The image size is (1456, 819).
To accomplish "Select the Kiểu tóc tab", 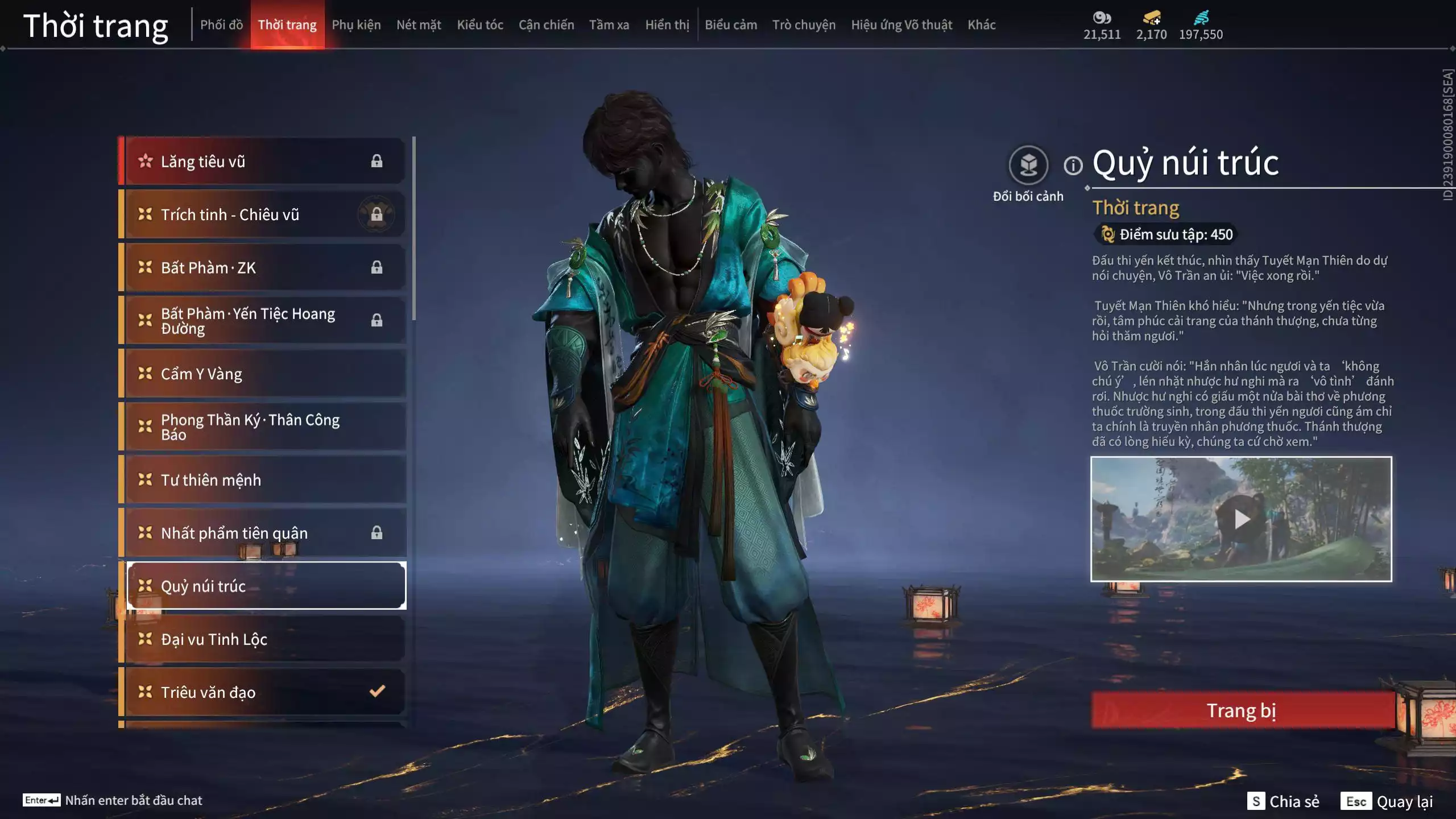I will point(480,25).
